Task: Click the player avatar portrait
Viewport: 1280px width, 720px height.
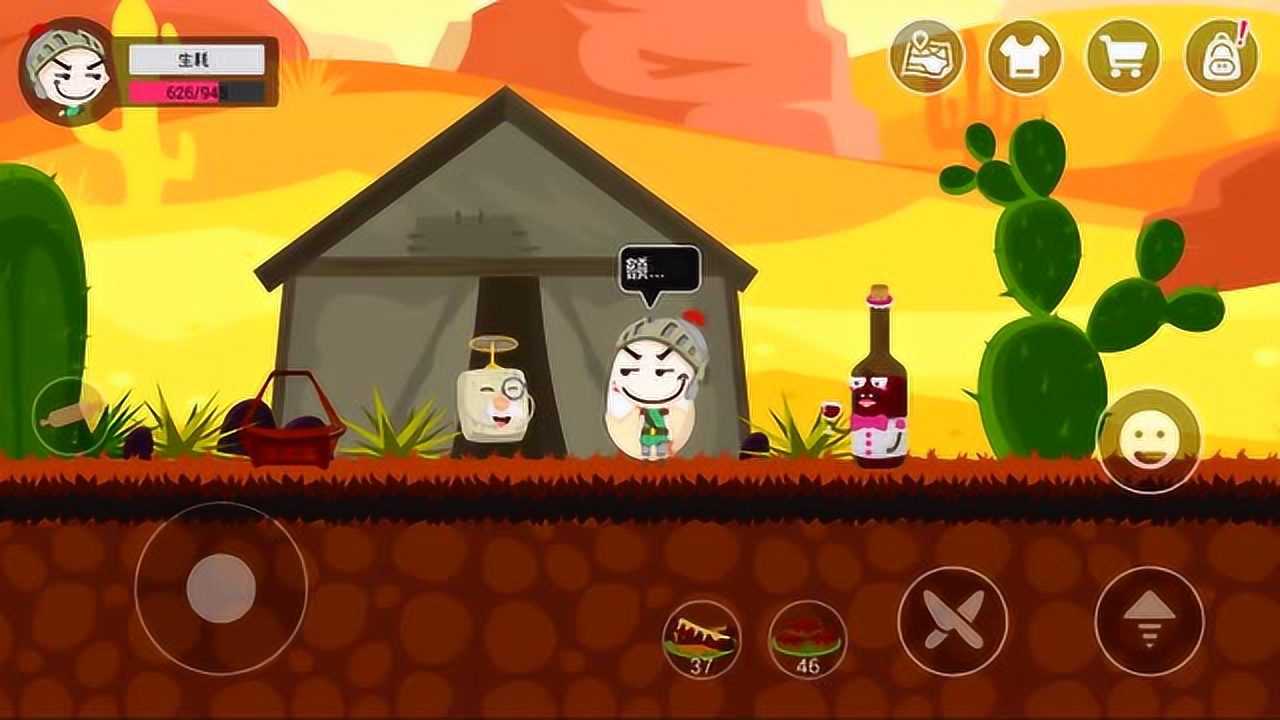Action: click(x=68, y=70)
